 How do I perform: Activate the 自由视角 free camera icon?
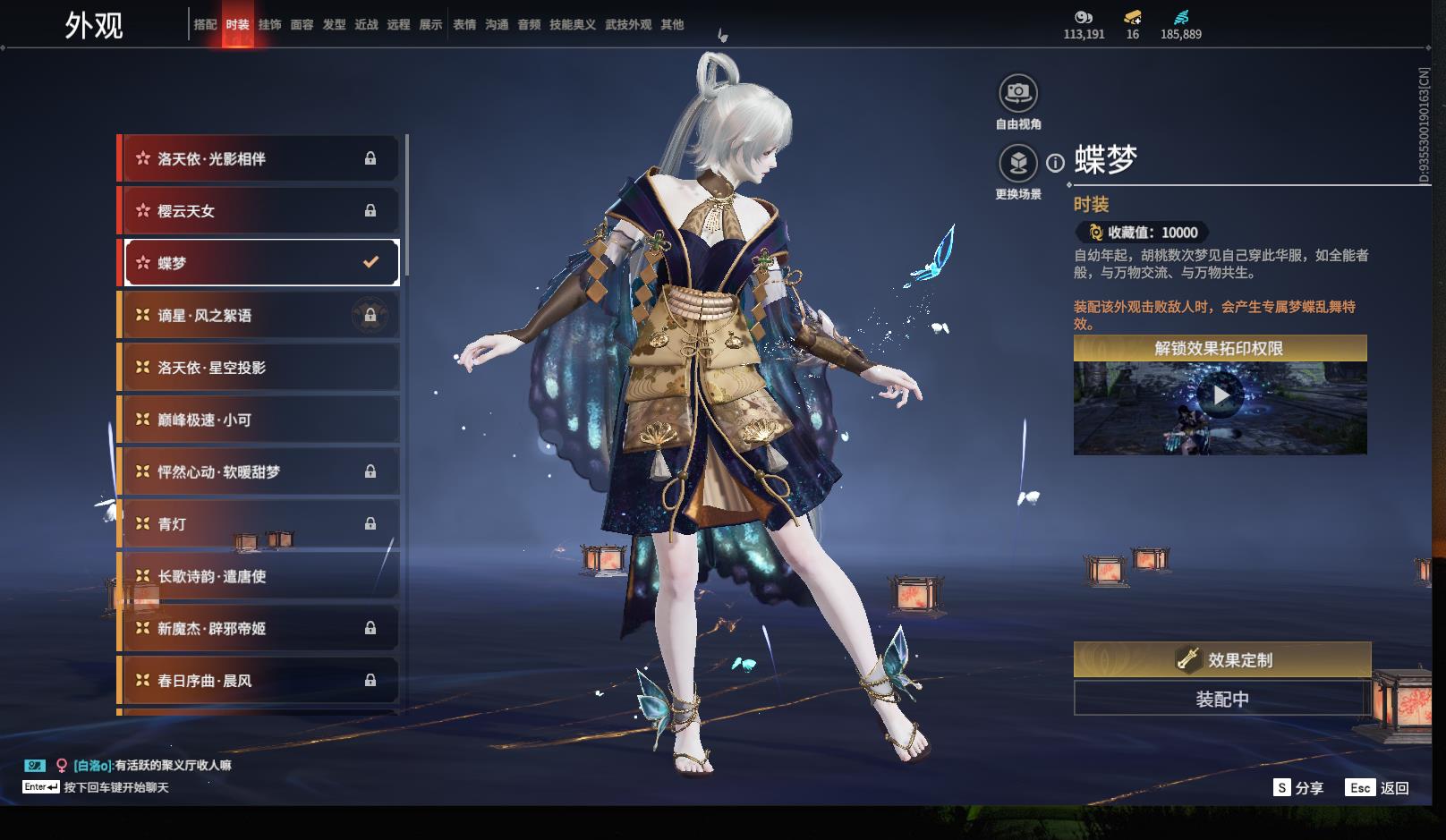[x=1017, y=93]
